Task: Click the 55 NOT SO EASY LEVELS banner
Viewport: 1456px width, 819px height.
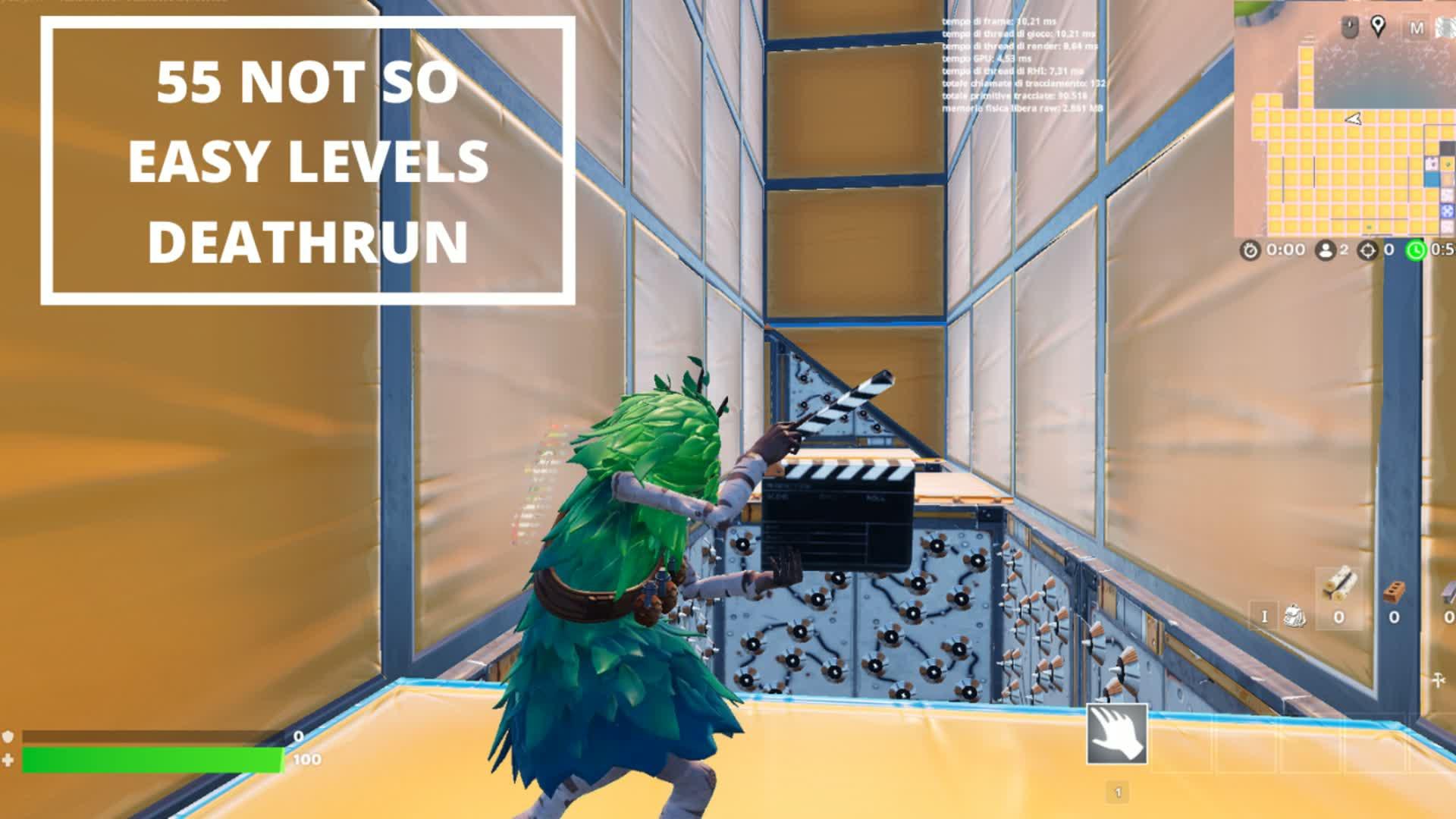Action: coord(311,159)
